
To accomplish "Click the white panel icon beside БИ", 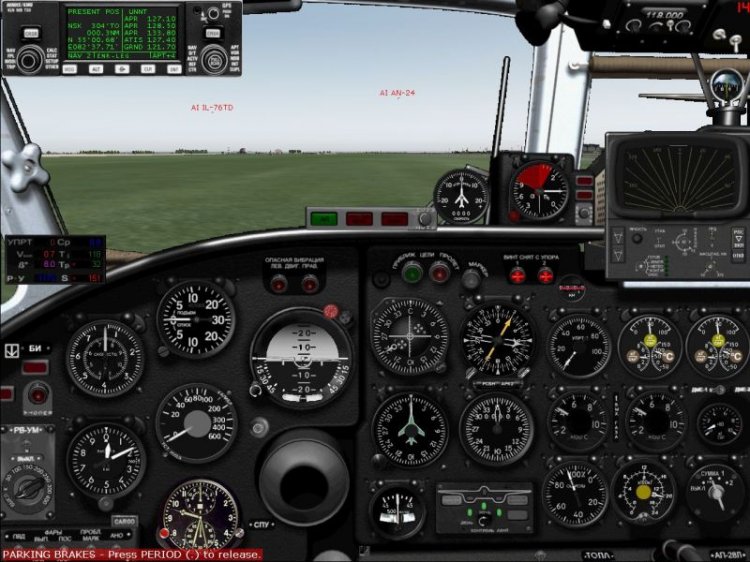I will coord(11,351).
